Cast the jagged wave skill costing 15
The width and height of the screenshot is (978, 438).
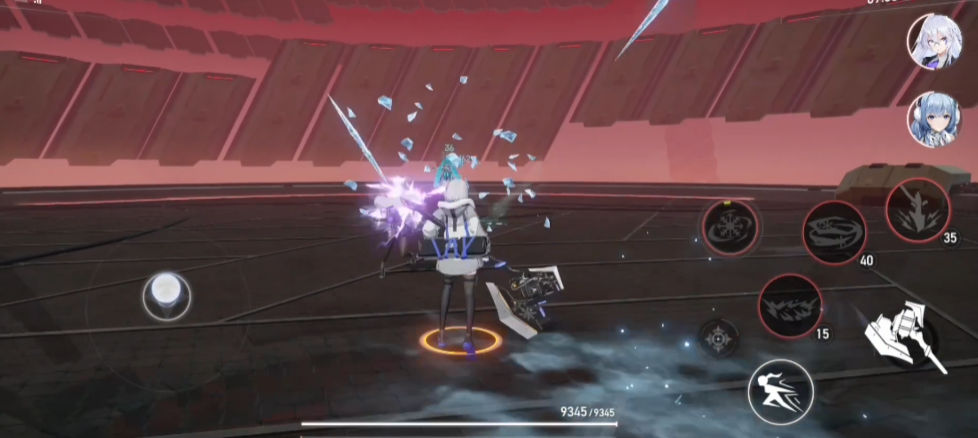click(x=789, y=305)
